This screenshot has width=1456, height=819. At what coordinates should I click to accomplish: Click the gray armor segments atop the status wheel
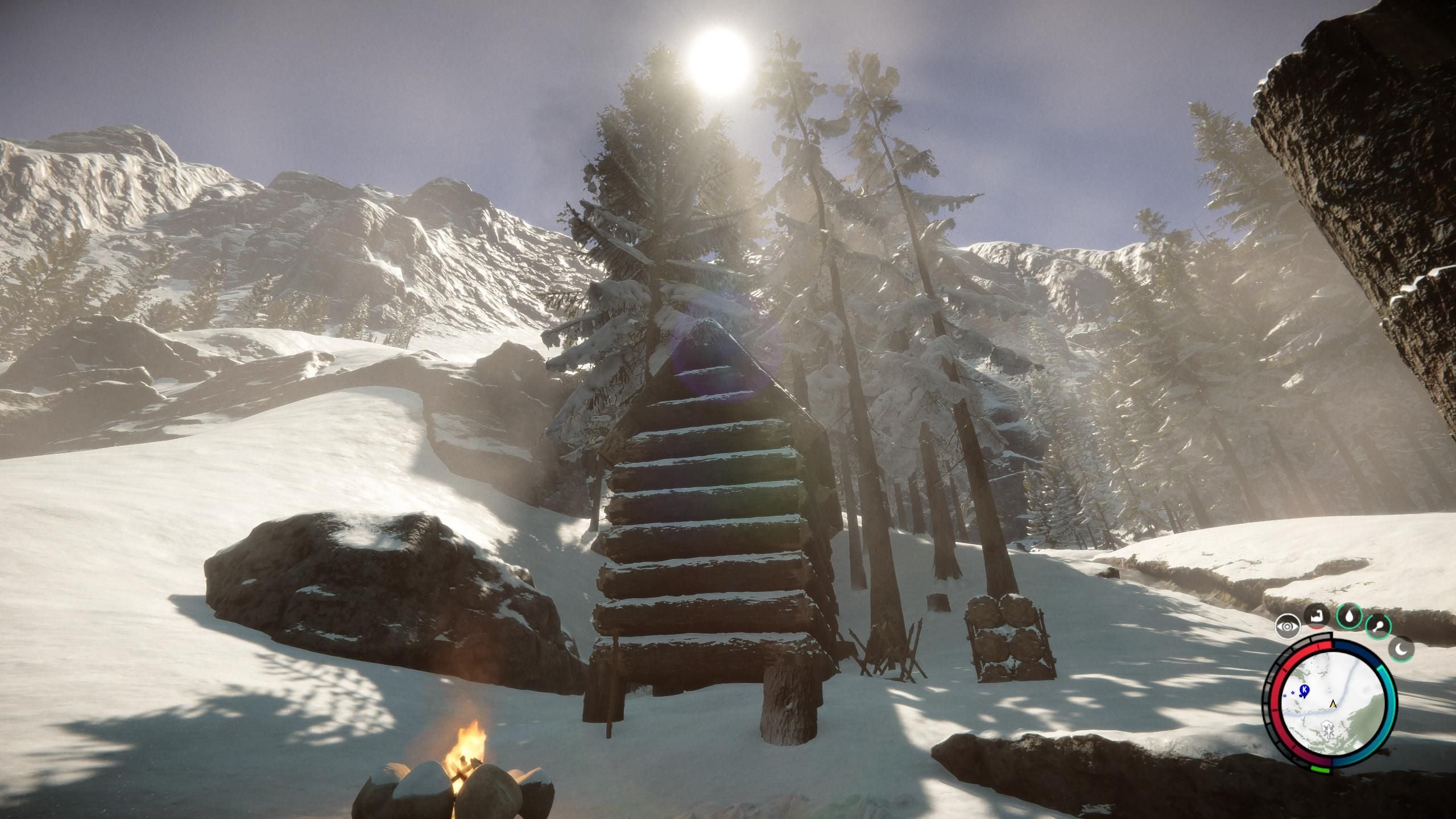(x=1321, y=636)
